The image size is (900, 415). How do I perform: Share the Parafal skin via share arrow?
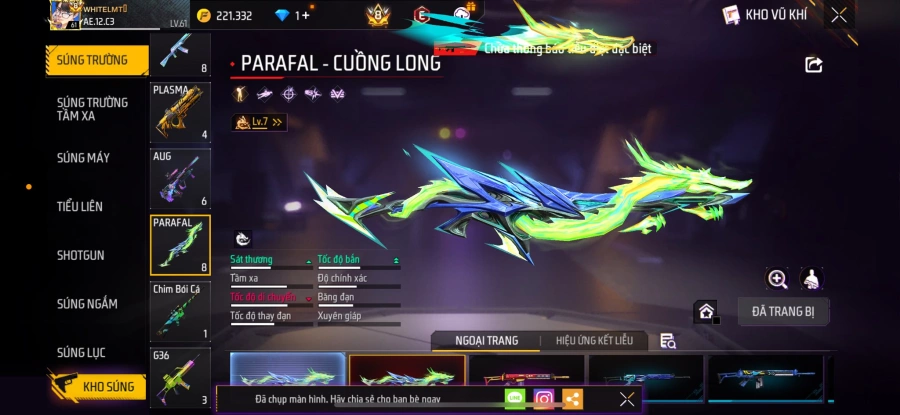pos(814,65)
